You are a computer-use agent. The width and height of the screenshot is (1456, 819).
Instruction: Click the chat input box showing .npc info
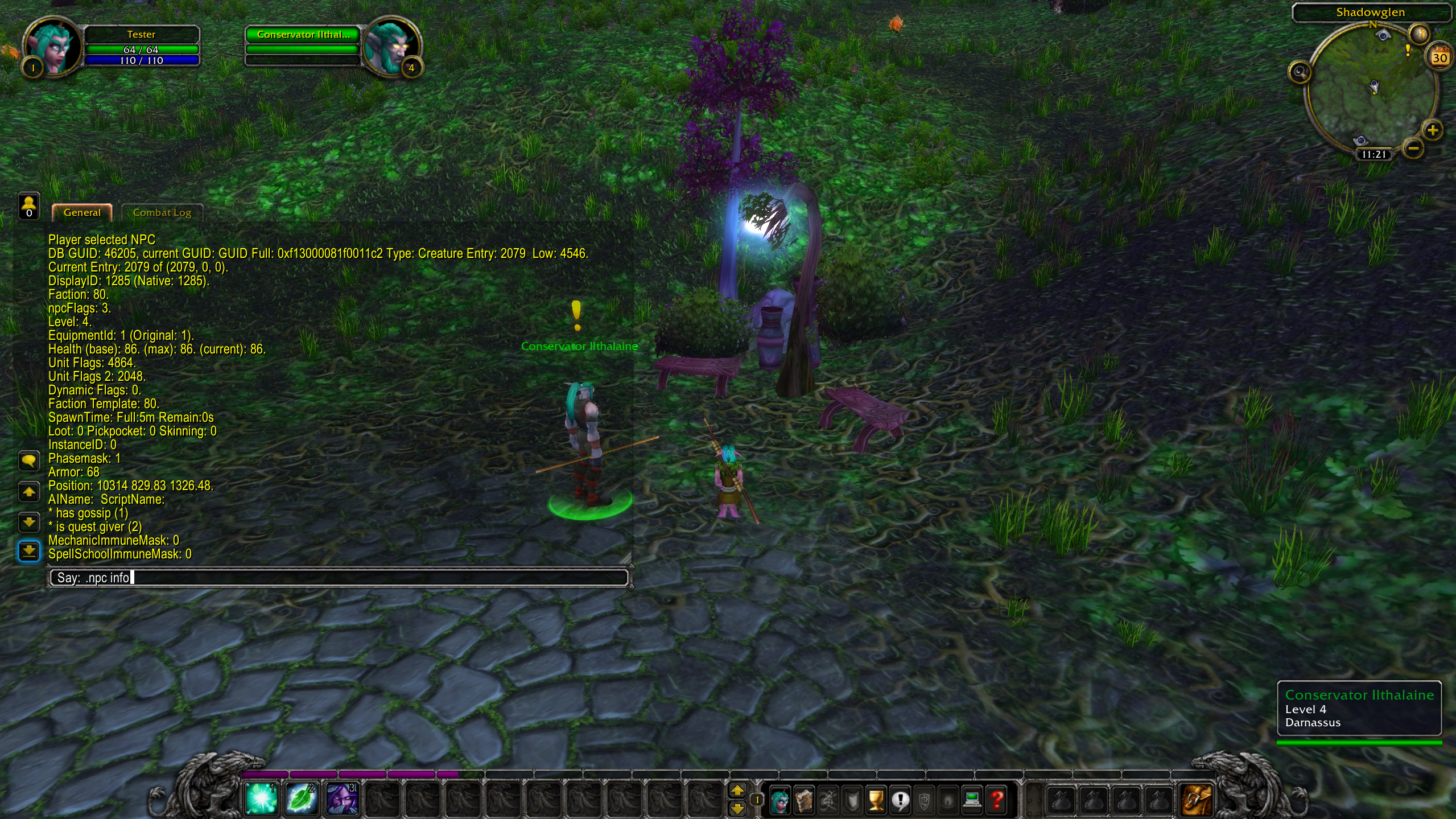[339, 578]
